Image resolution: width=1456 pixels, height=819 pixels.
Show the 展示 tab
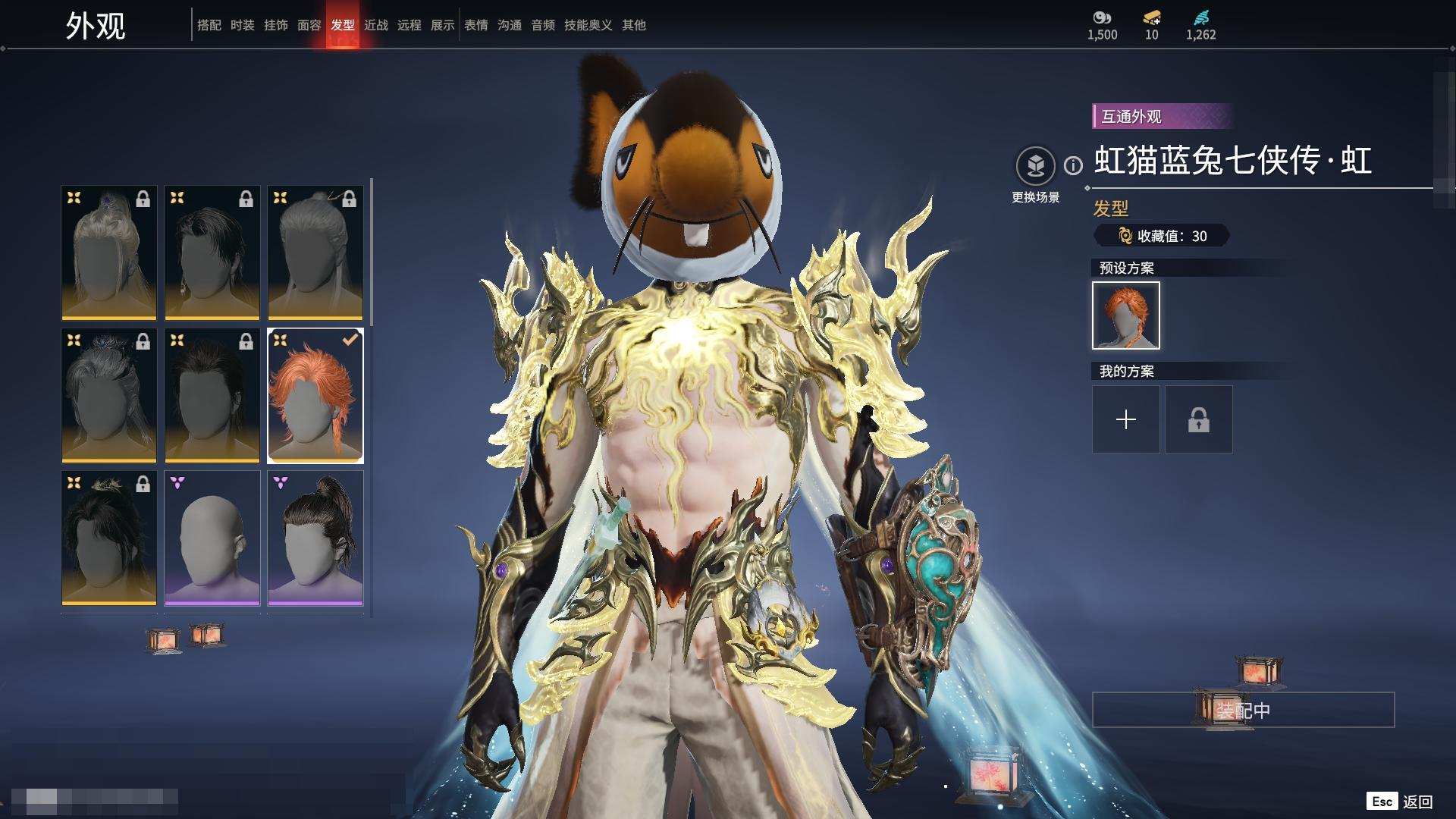pos(442,25)
